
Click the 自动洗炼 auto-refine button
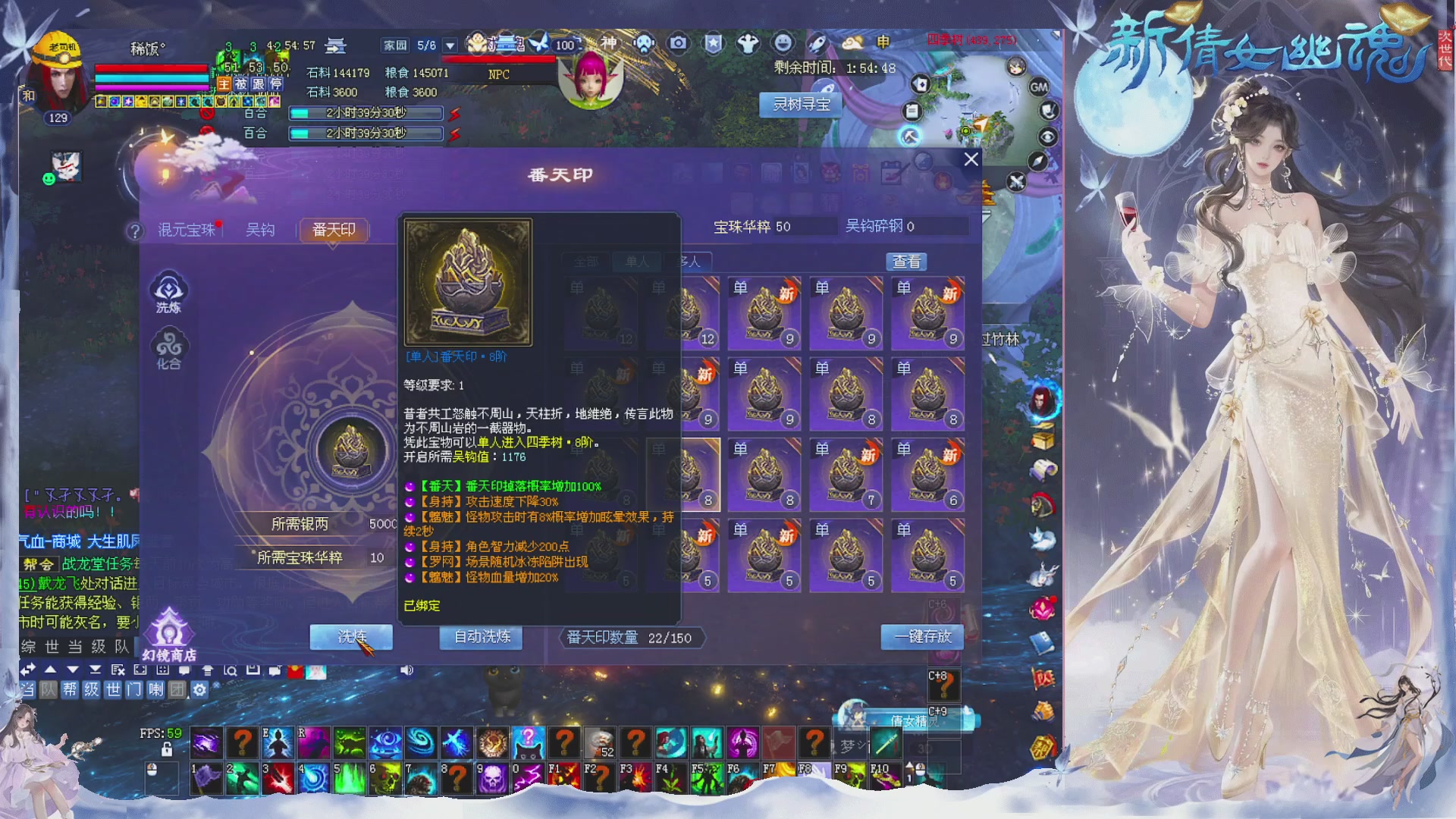[x=480, y=638]
